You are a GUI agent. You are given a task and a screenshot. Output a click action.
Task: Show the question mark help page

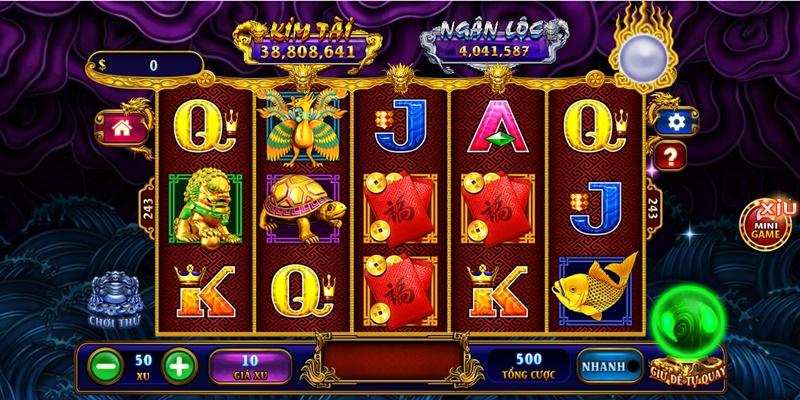pyautogui.click(x=669, y=155)
